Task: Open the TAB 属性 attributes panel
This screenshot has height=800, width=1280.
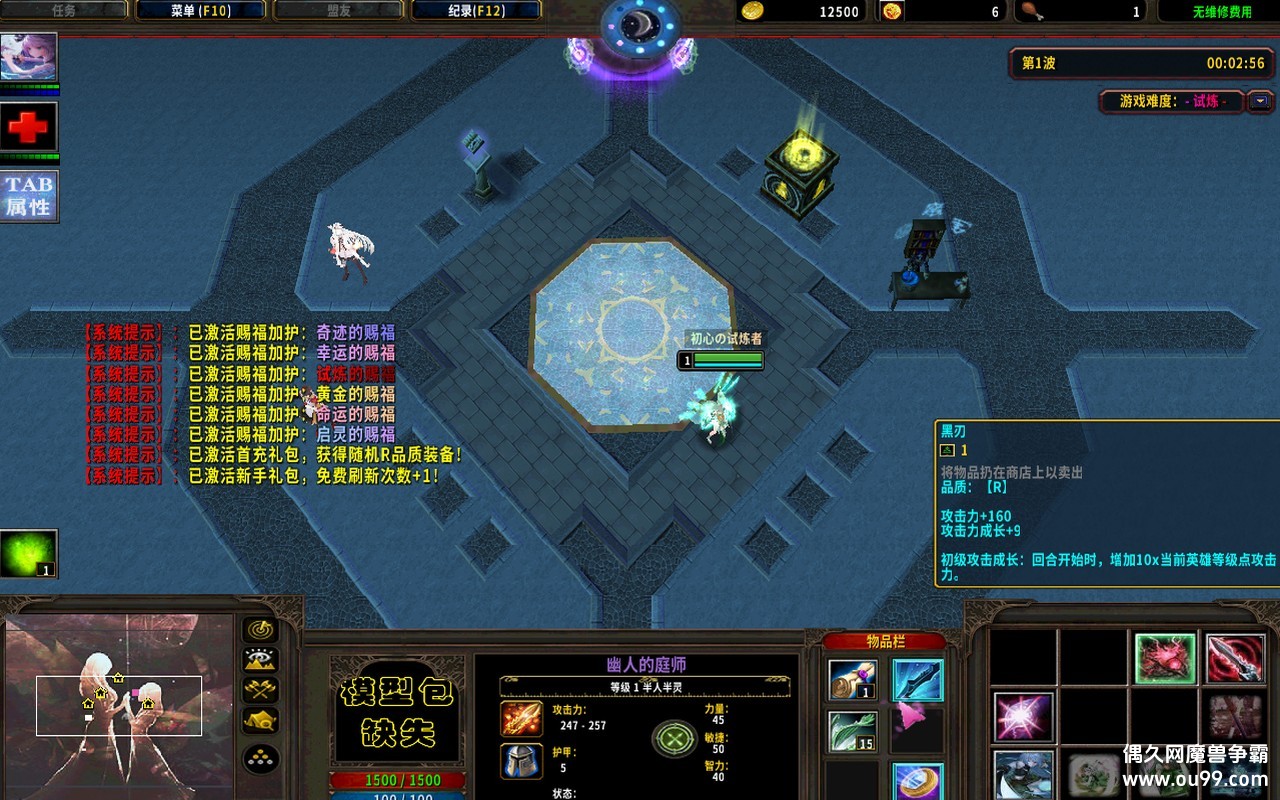Action: (29, 196)
